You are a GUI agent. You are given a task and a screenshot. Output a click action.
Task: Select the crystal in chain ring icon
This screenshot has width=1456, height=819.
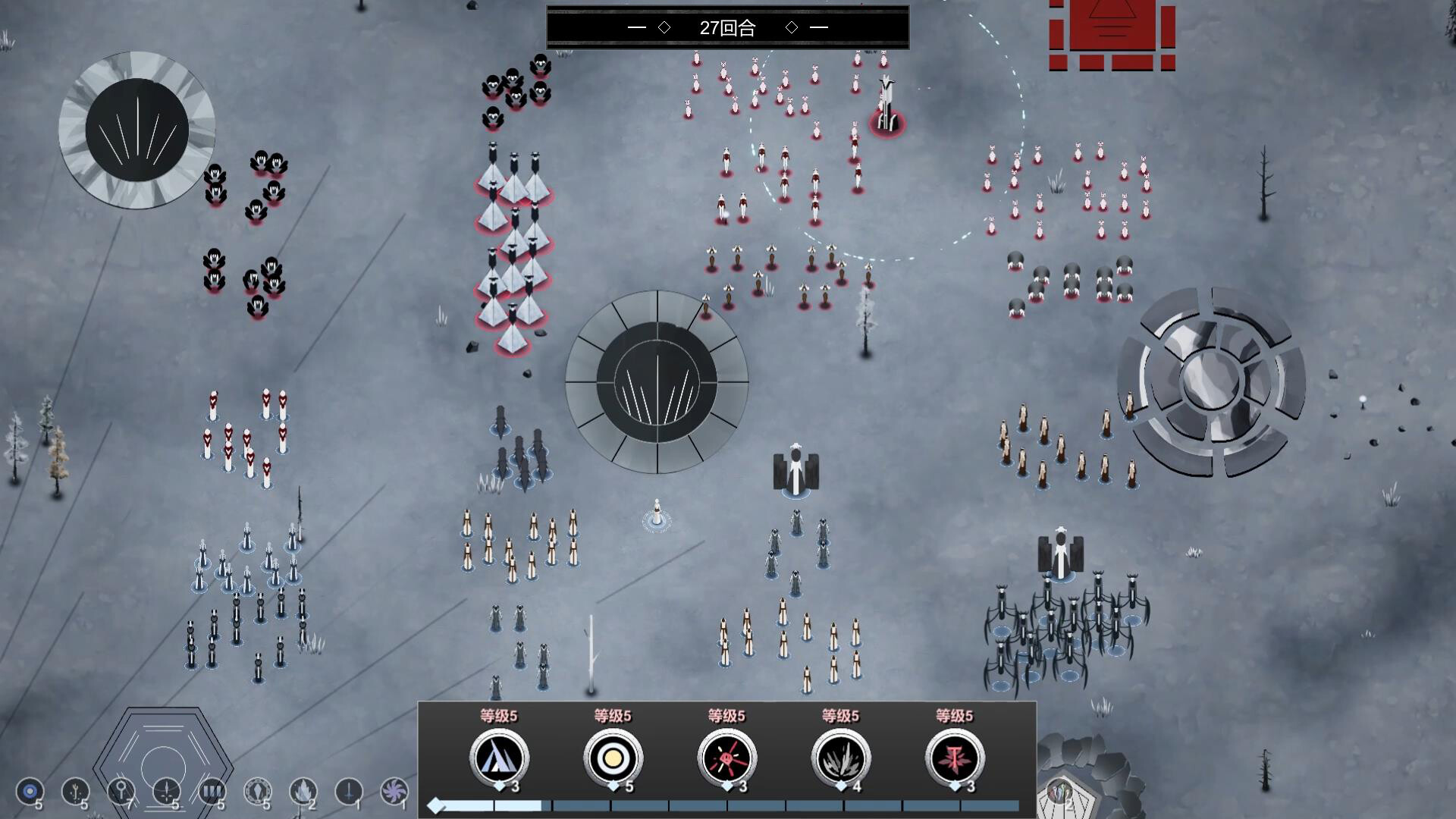(x=257, y=792)
